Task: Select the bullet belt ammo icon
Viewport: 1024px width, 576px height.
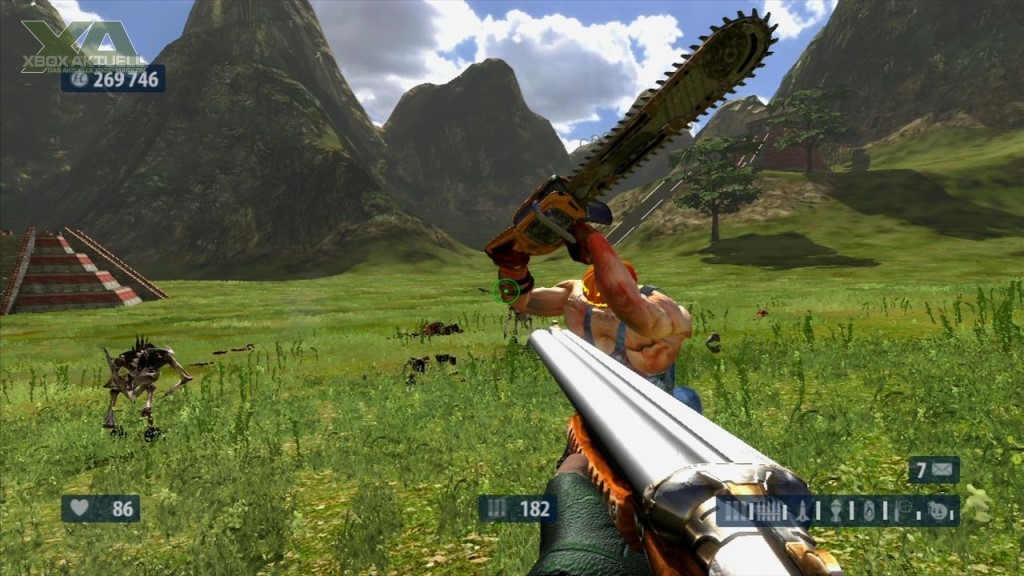Action: tap(768, 510)
